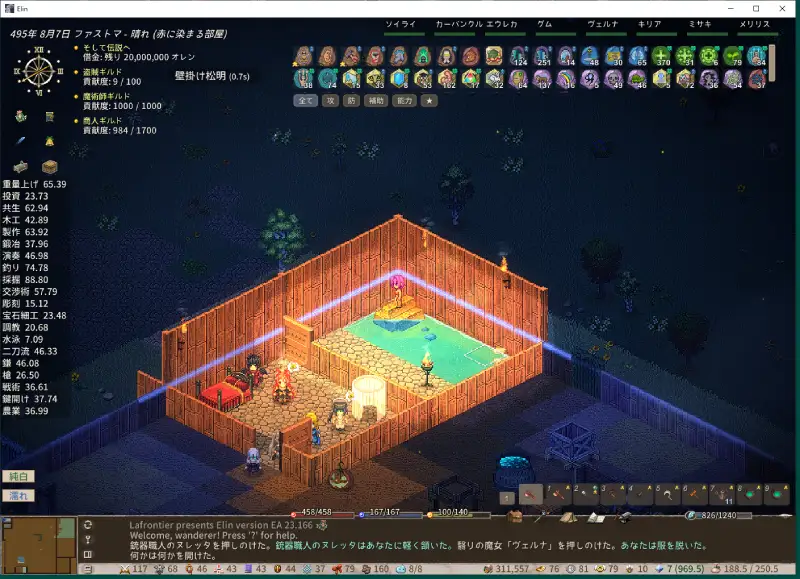800x579 pixels.
Task: Open the tent icon in bottom bar
Action: click(x=567, y=516)
